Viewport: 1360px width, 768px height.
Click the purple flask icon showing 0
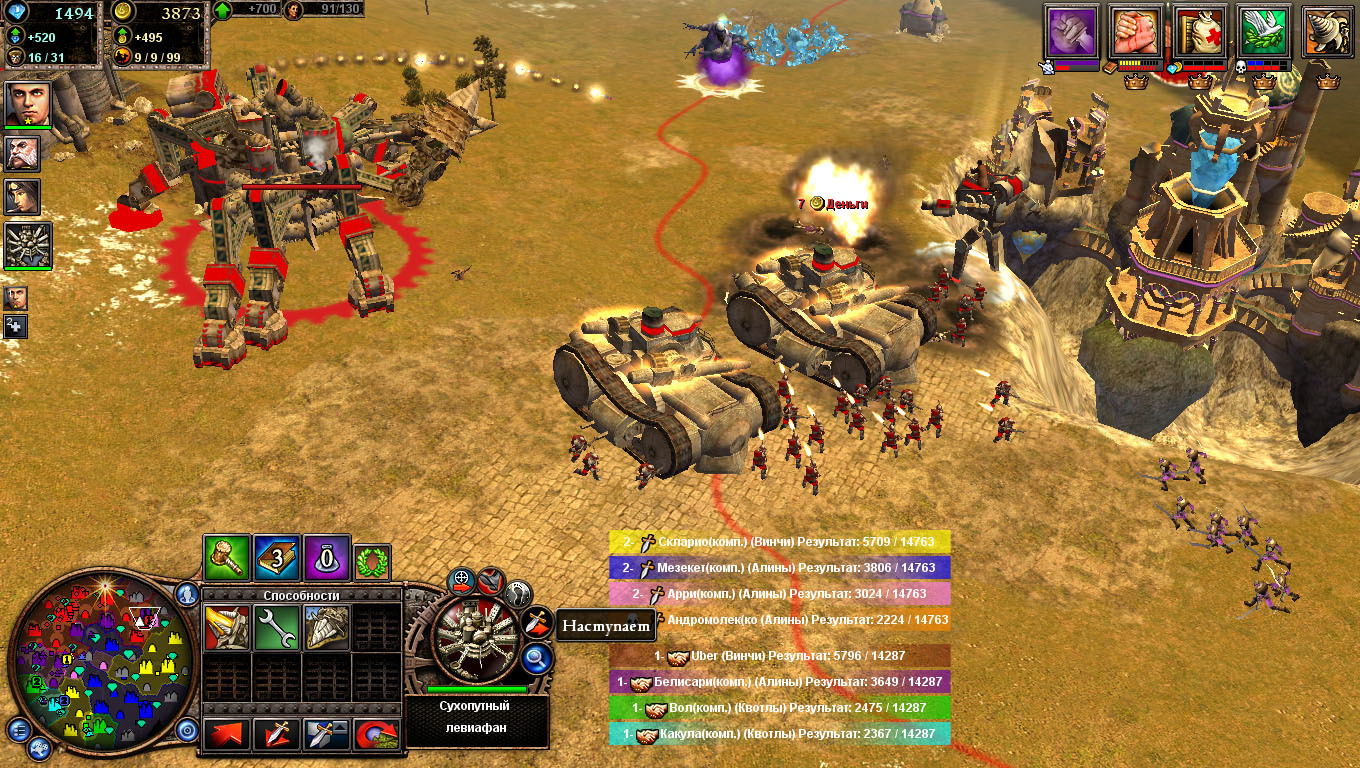pos(326,558)
